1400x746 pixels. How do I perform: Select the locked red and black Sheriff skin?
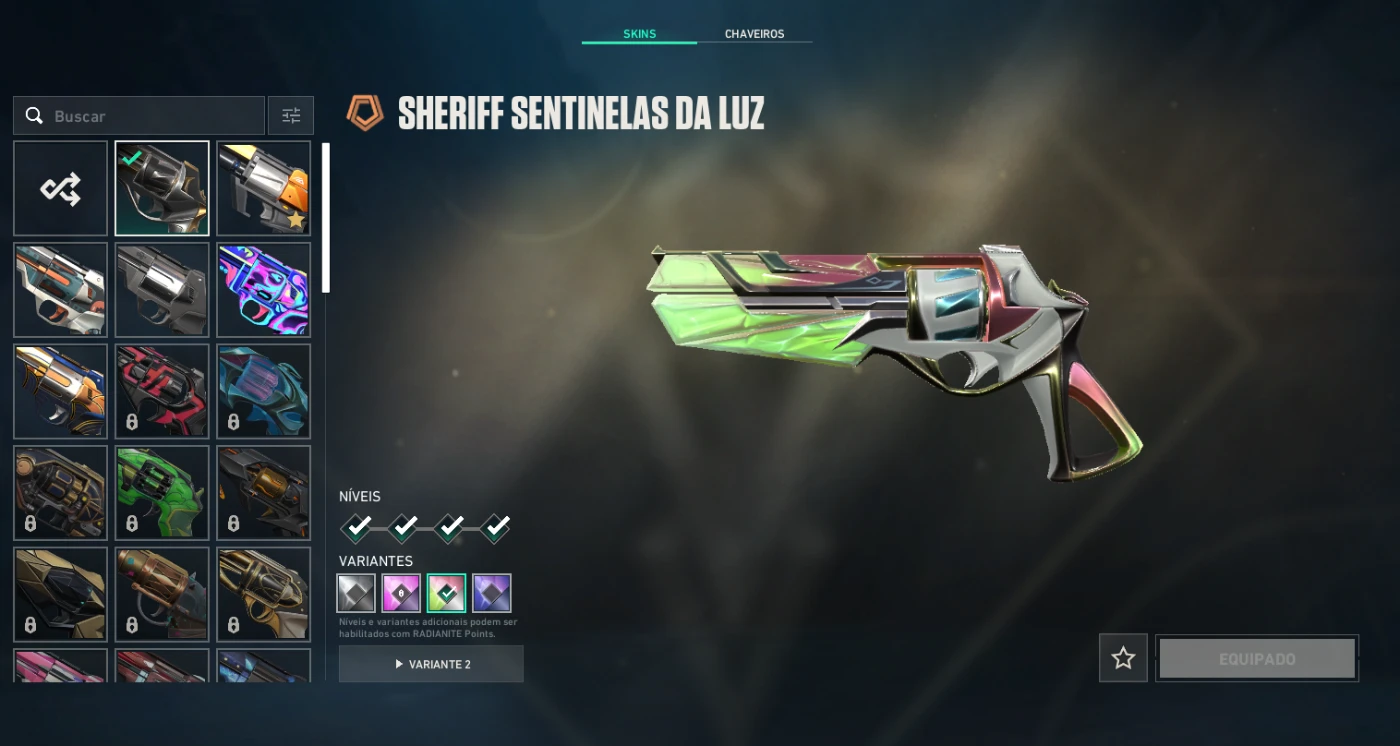tap(162, 391)
